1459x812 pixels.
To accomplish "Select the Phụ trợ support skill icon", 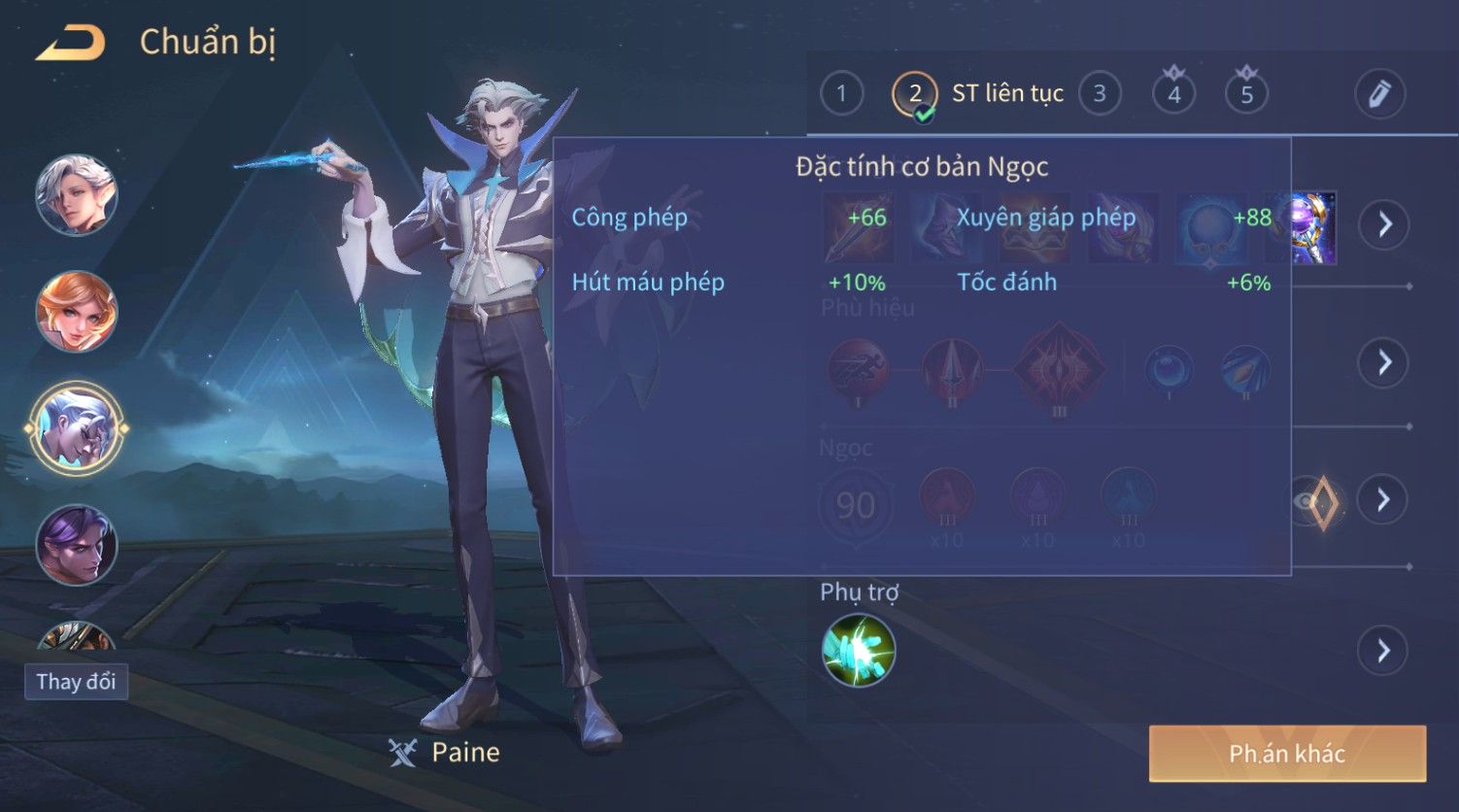I will coord(859,651).
